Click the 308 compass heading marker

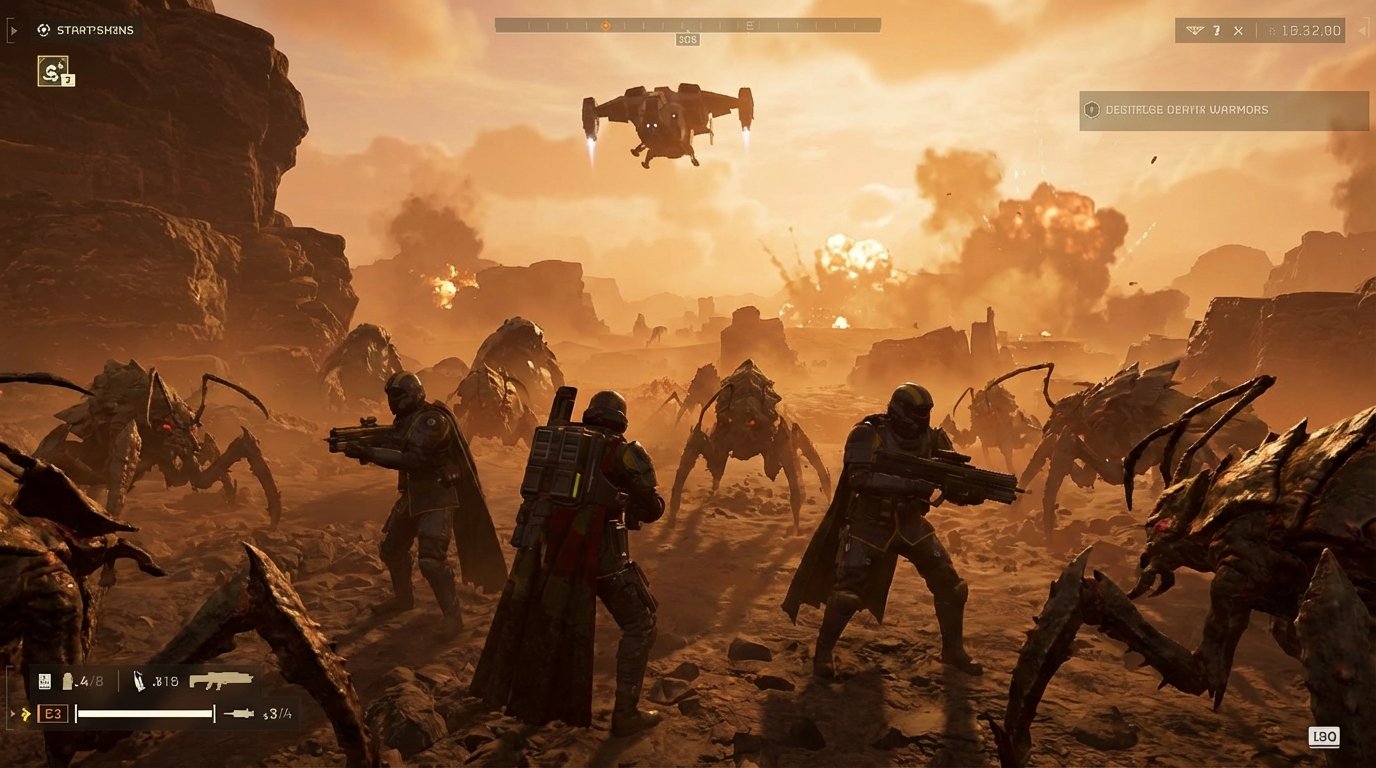[x=686, y=38]
